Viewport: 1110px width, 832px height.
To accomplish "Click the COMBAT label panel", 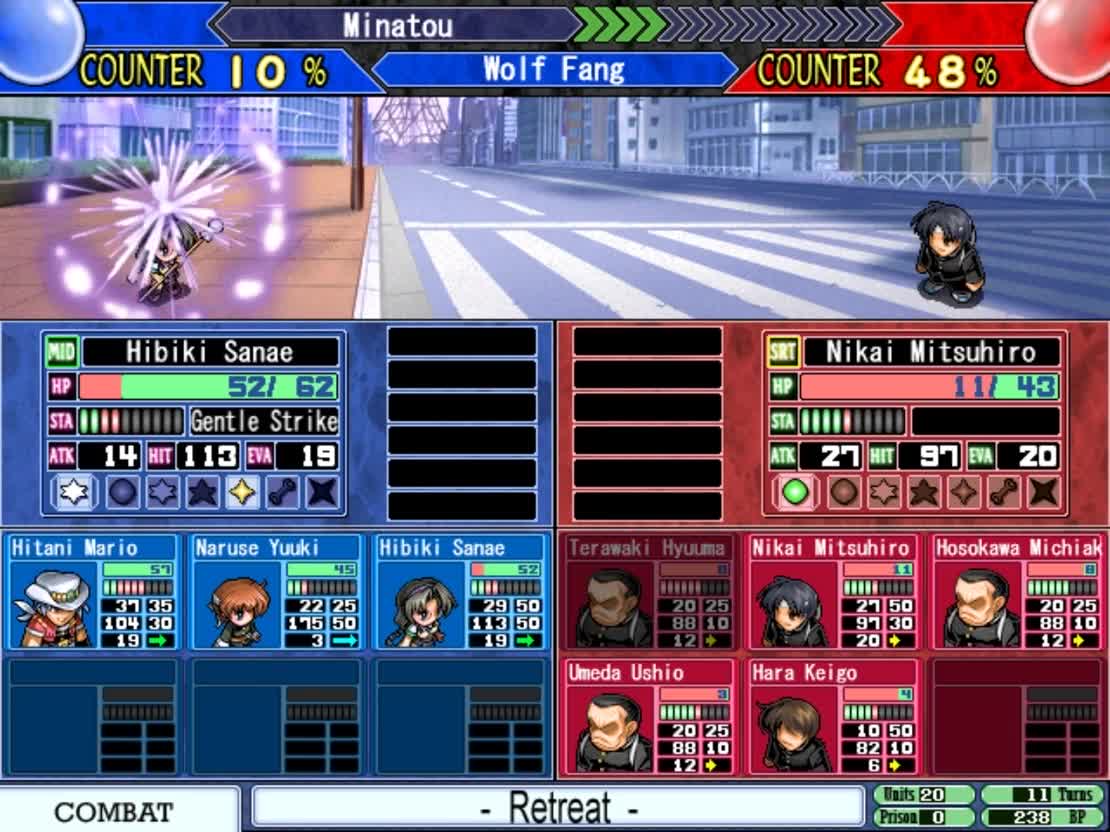I will [113, 811].
